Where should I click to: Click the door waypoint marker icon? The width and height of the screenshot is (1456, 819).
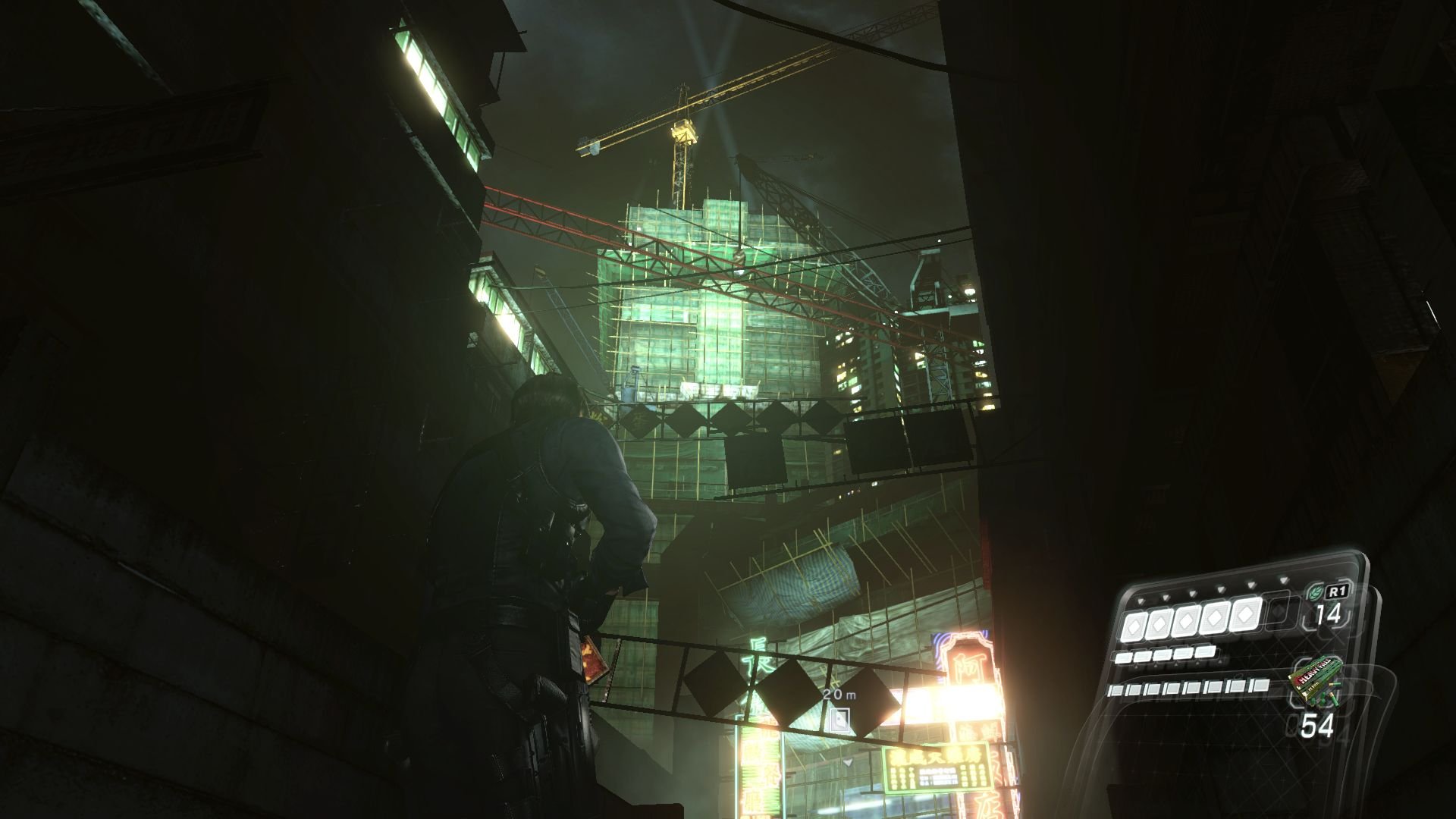[839, 720]
